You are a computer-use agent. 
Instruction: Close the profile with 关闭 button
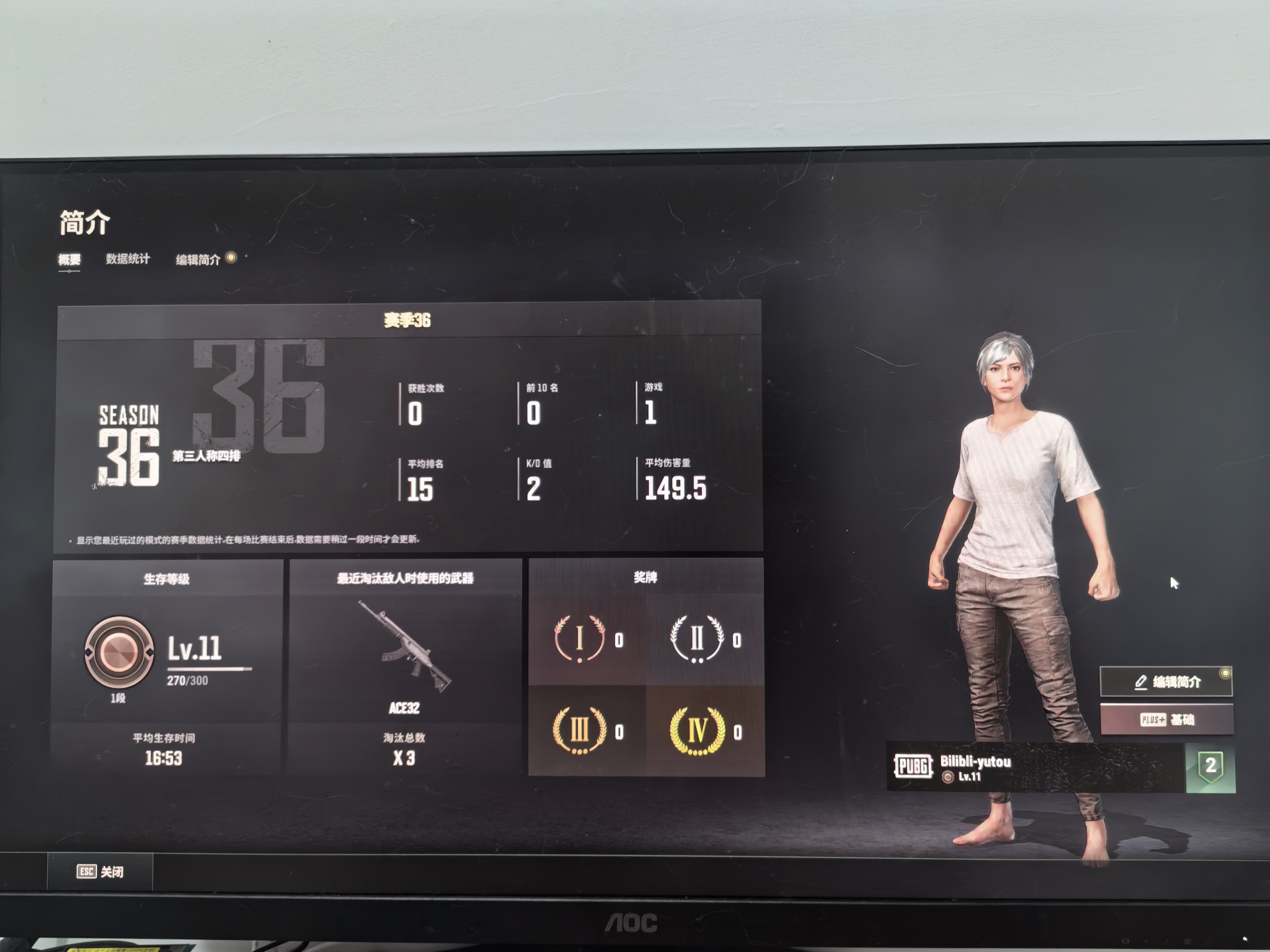100,872
